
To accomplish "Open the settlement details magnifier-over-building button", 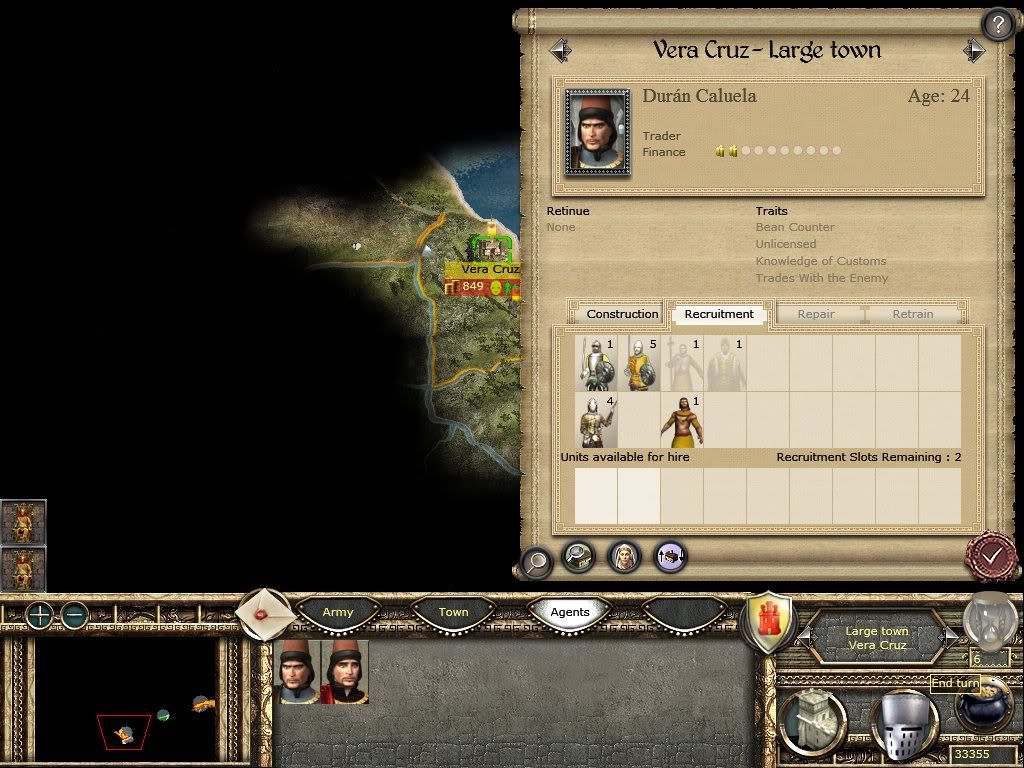I will (x=579, y=556).
